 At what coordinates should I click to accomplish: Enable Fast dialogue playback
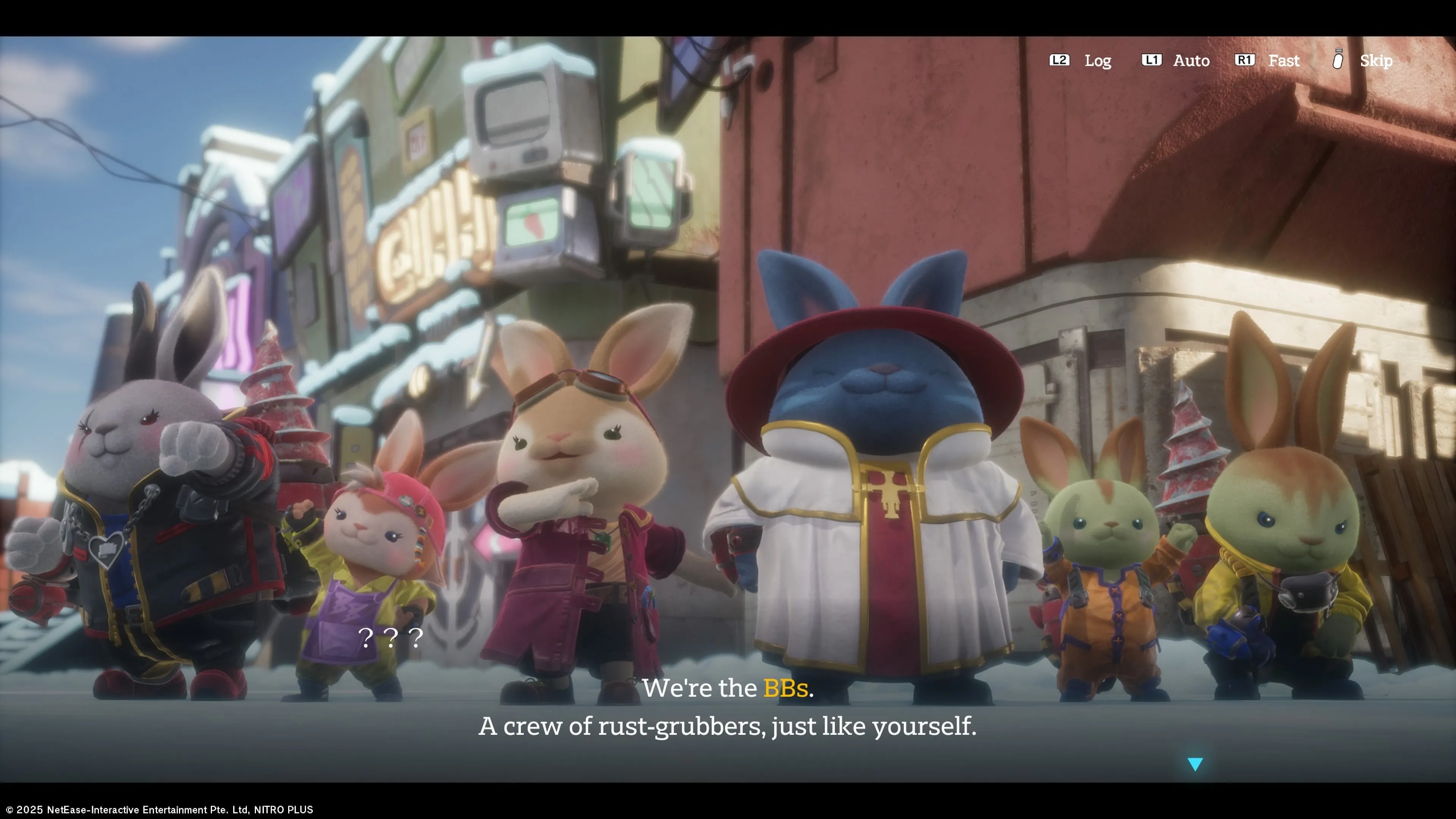pyautogui.click(x=1268, y=61)
